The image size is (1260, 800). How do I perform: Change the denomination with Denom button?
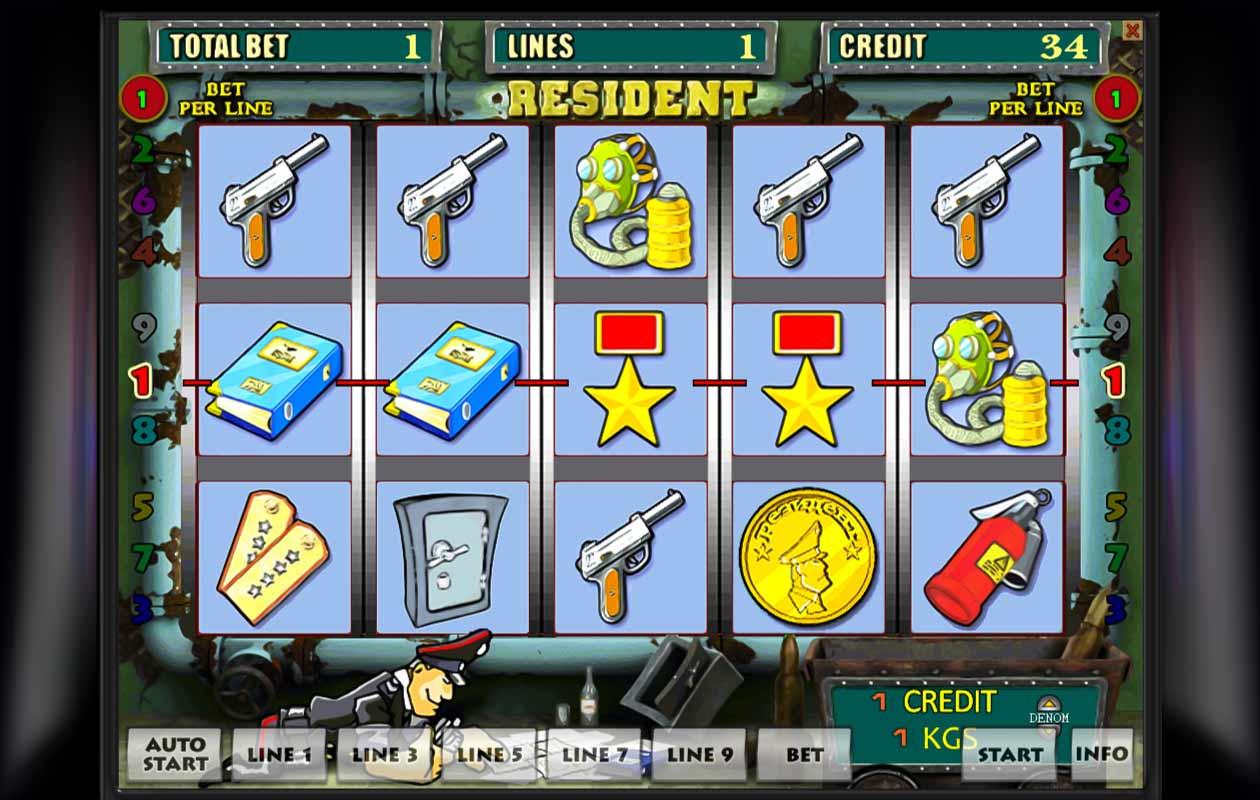(1049, 709)
